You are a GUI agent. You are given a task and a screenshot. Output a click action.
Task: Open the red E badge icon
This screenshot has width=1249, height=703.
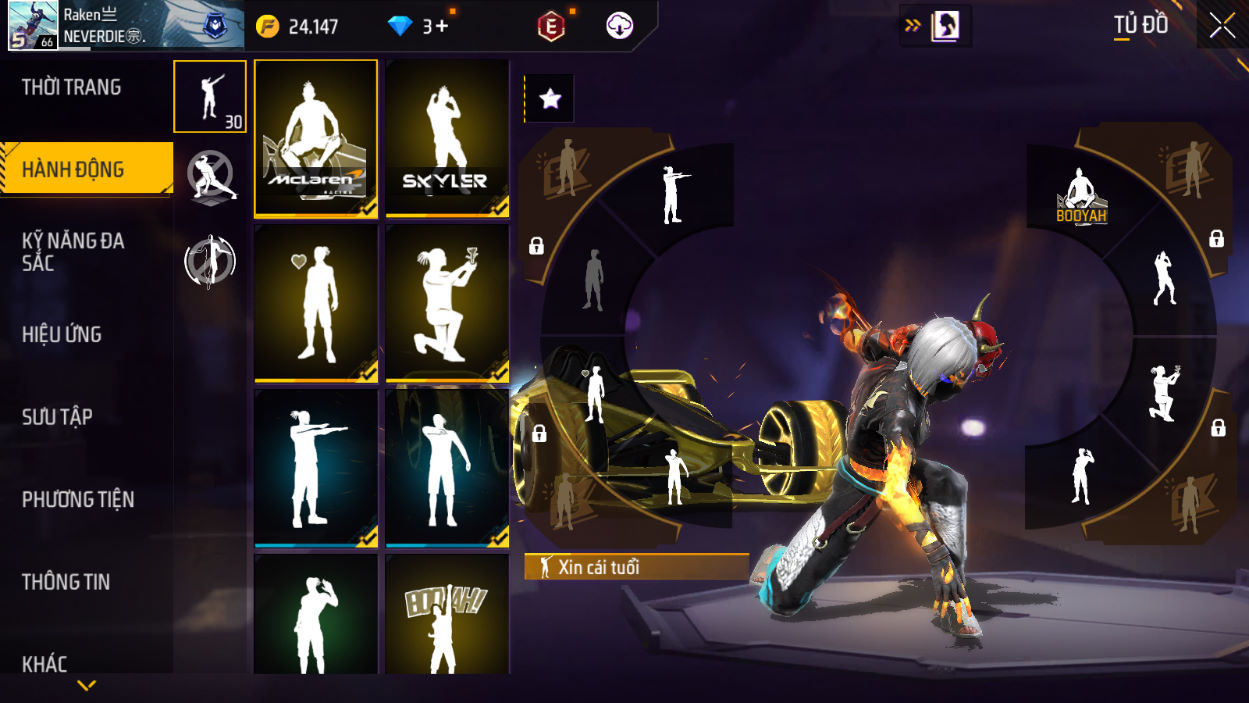click(550, 27)
